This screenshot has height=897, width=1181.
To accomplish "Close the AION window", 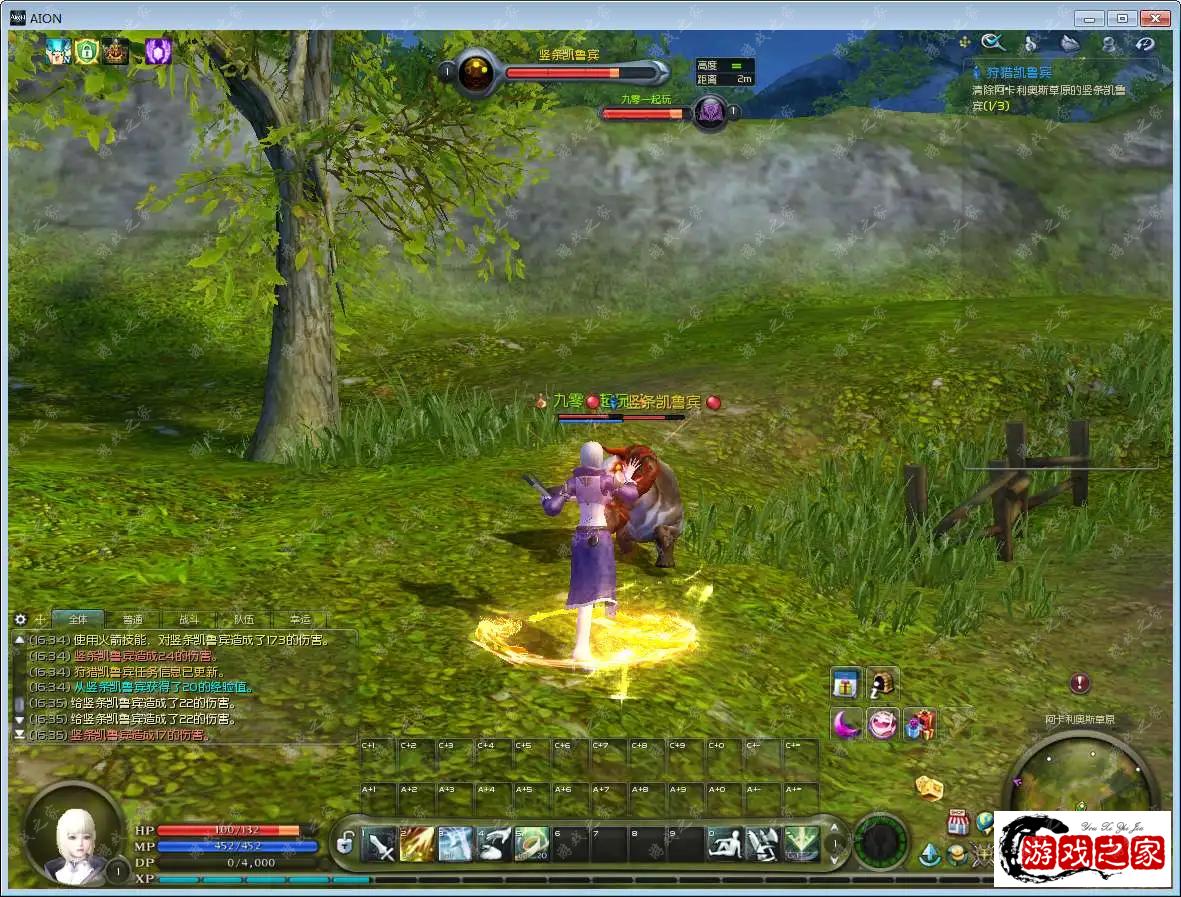I will [x=1156, y=18].
